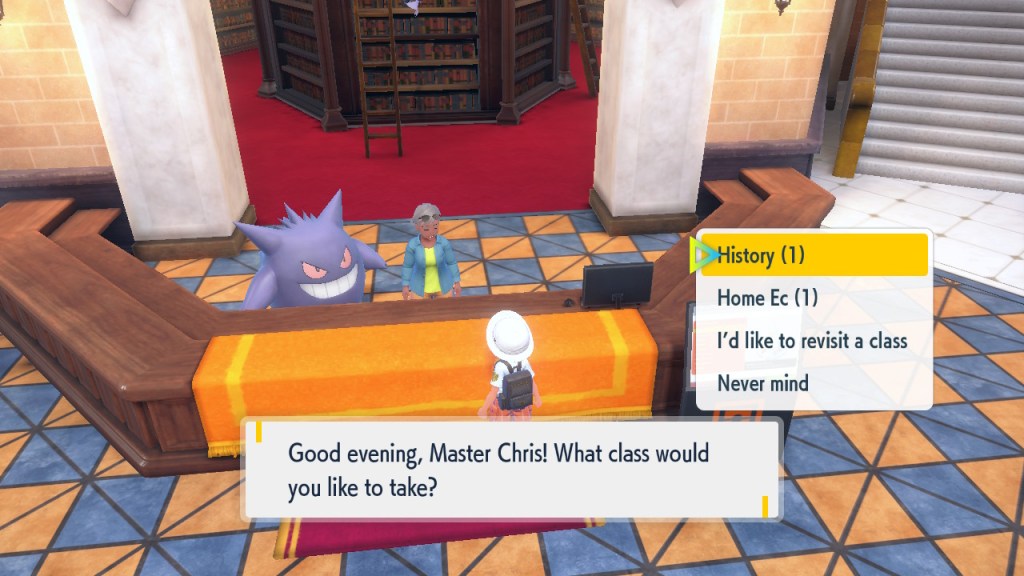Choose the Home Ec (1) class
The image size is (1024, 576).
(x=768, y=298)
